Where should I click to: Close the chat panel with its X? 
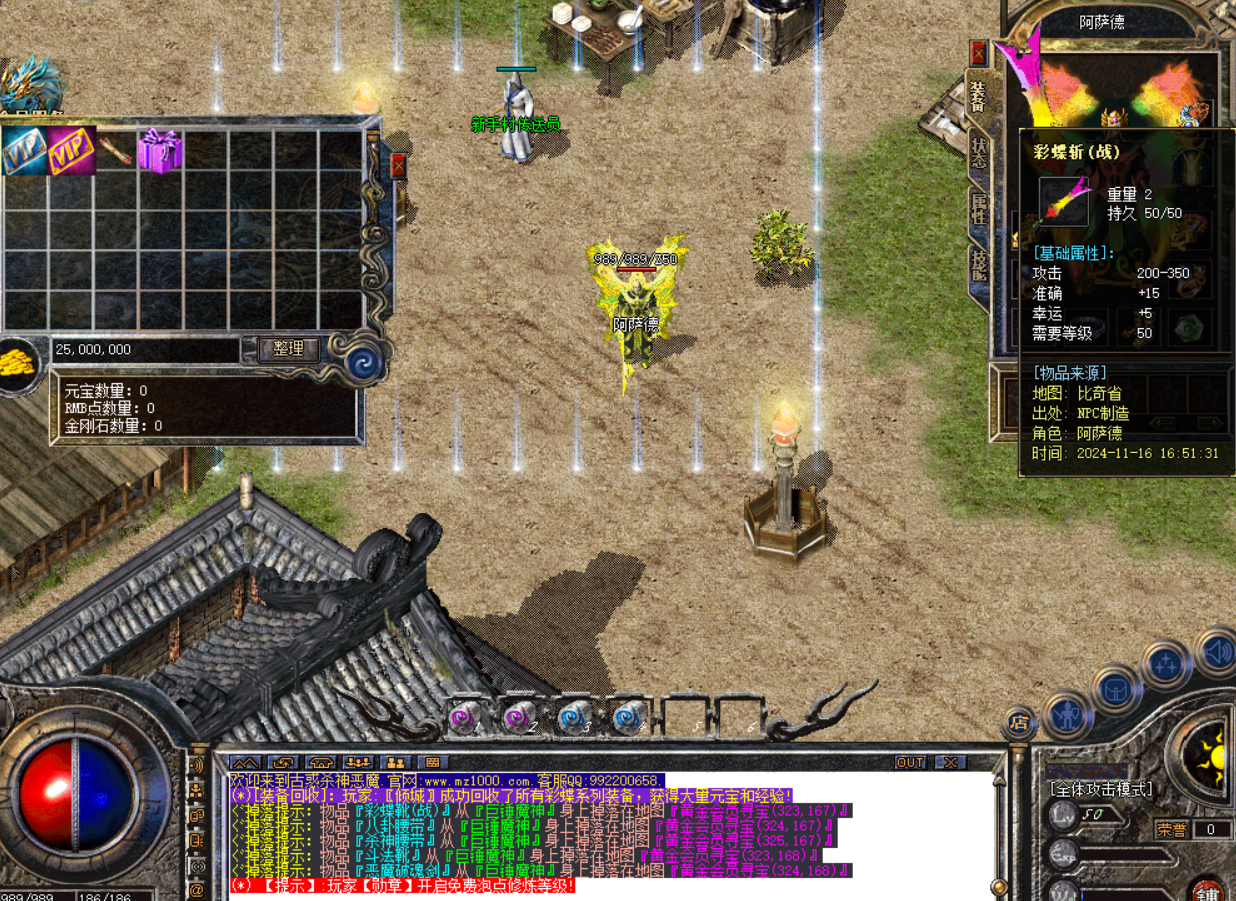pos(950,762)
